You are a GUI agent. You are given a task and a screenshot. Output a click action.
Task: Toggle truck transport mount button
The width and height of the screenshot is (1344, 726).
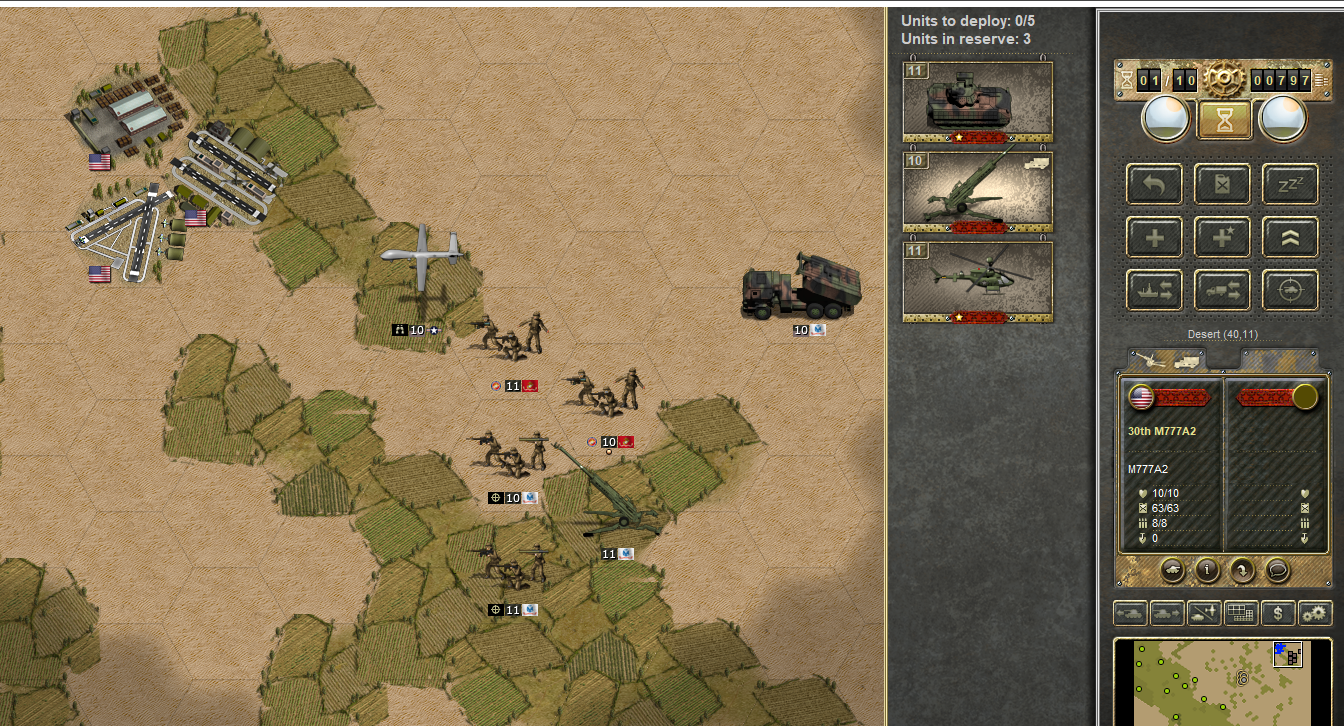[1222, 290]
